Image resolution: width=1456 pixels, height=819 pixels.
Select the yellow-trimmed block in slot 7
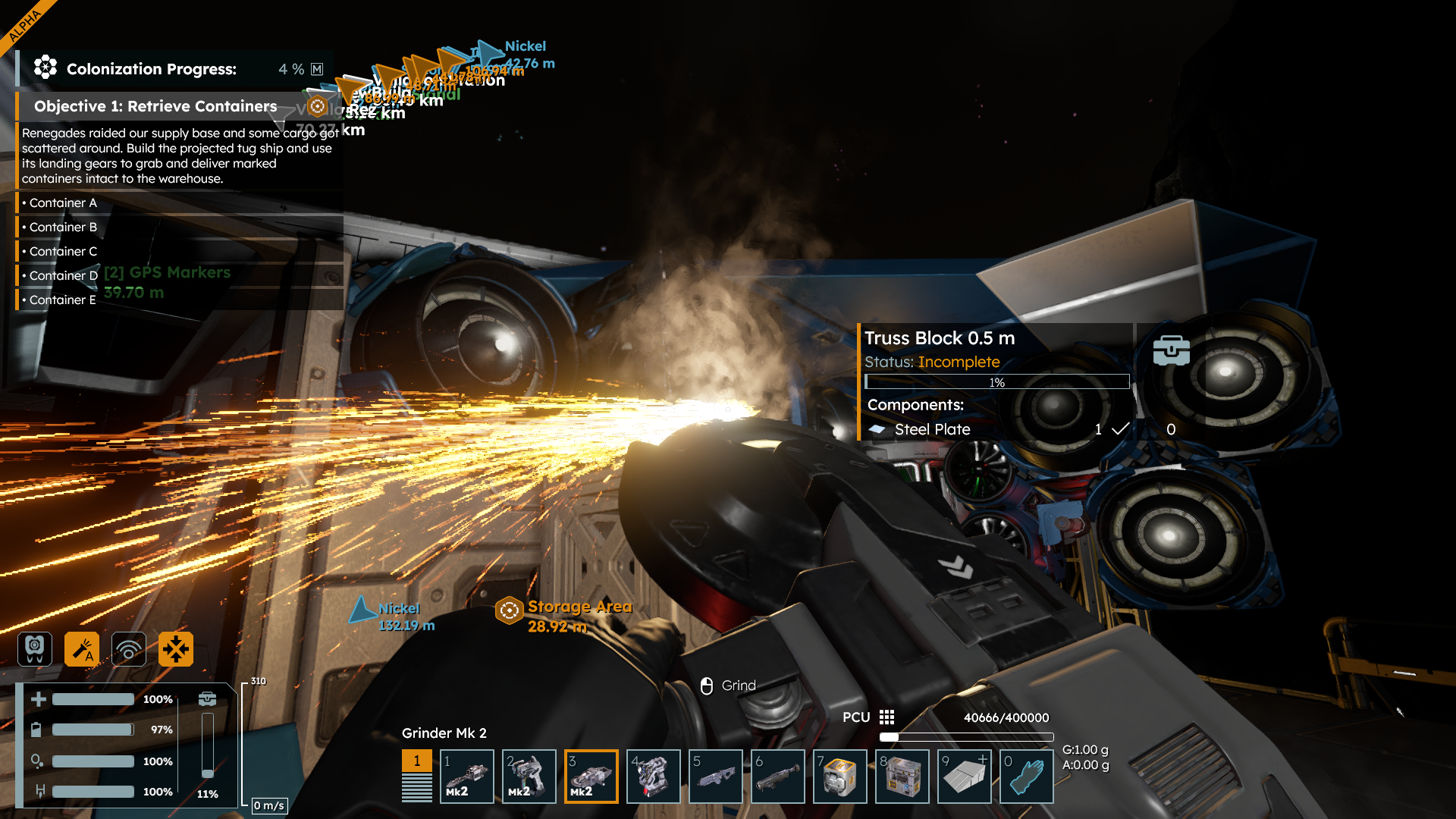(x=839, y=776)
